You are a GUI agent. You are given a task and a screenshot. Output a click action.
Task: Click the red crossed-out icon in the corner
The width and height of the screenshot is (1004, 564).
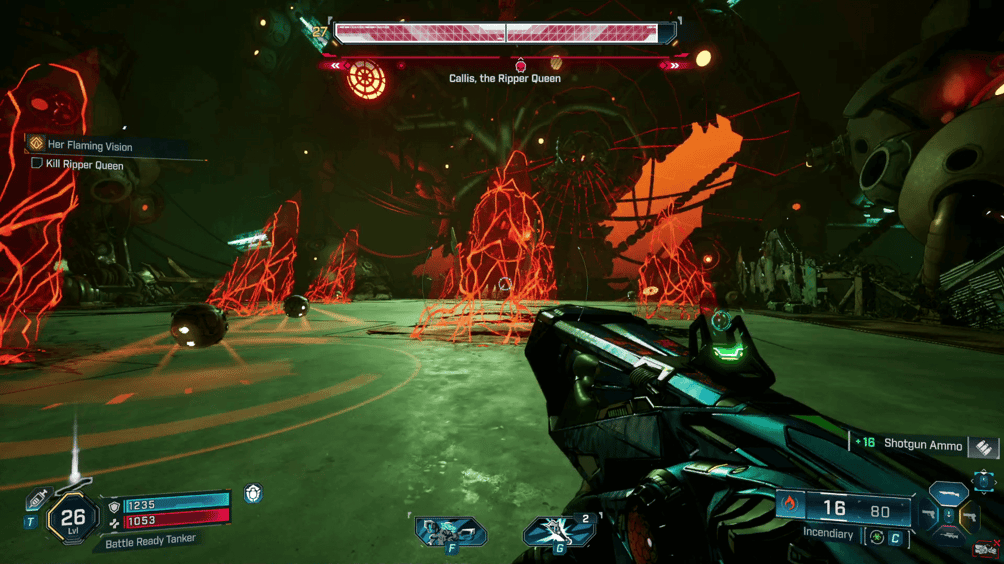click(987, 549)
